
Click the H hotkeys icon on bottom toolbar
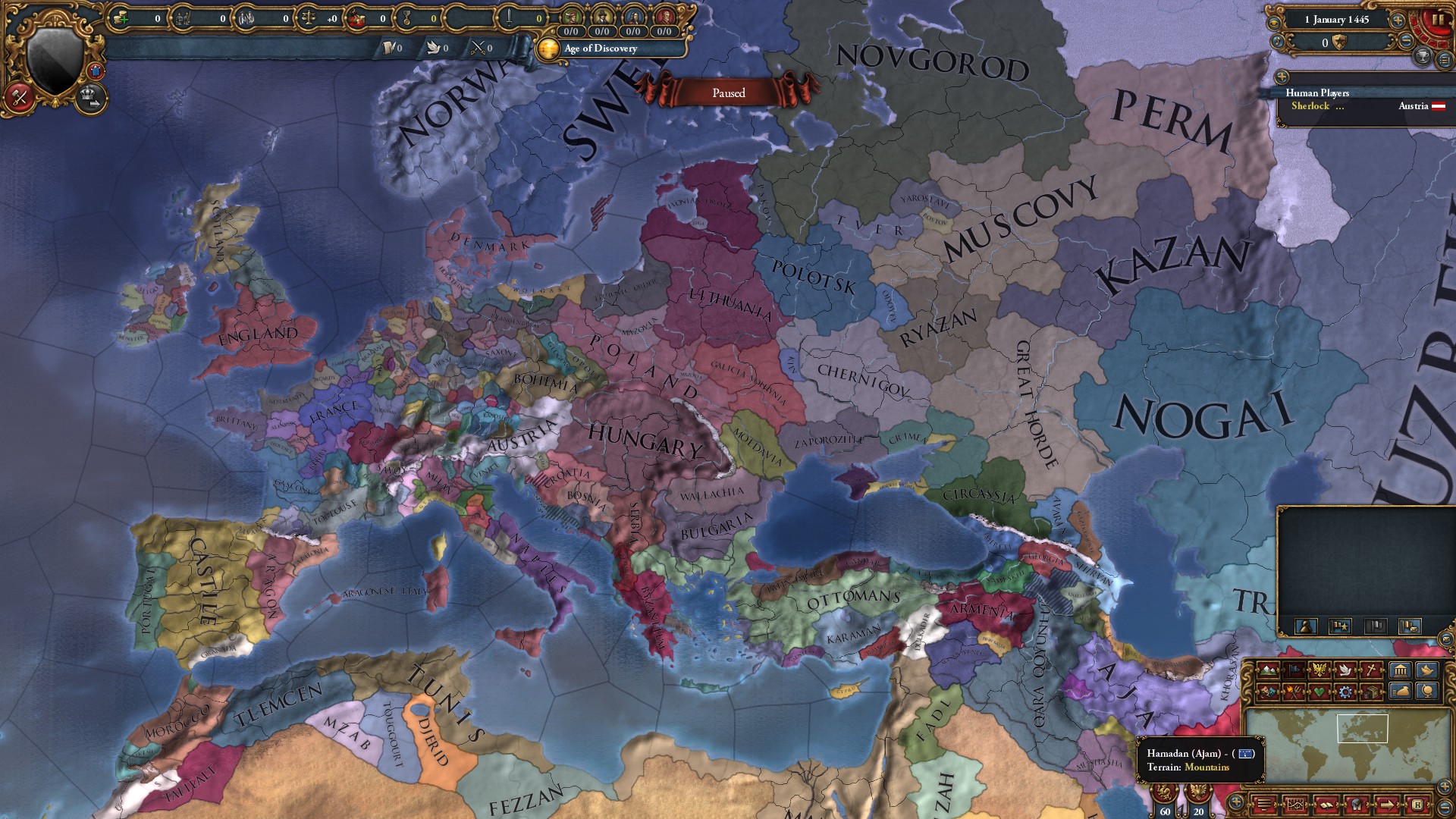click(x=1418, y=804)
